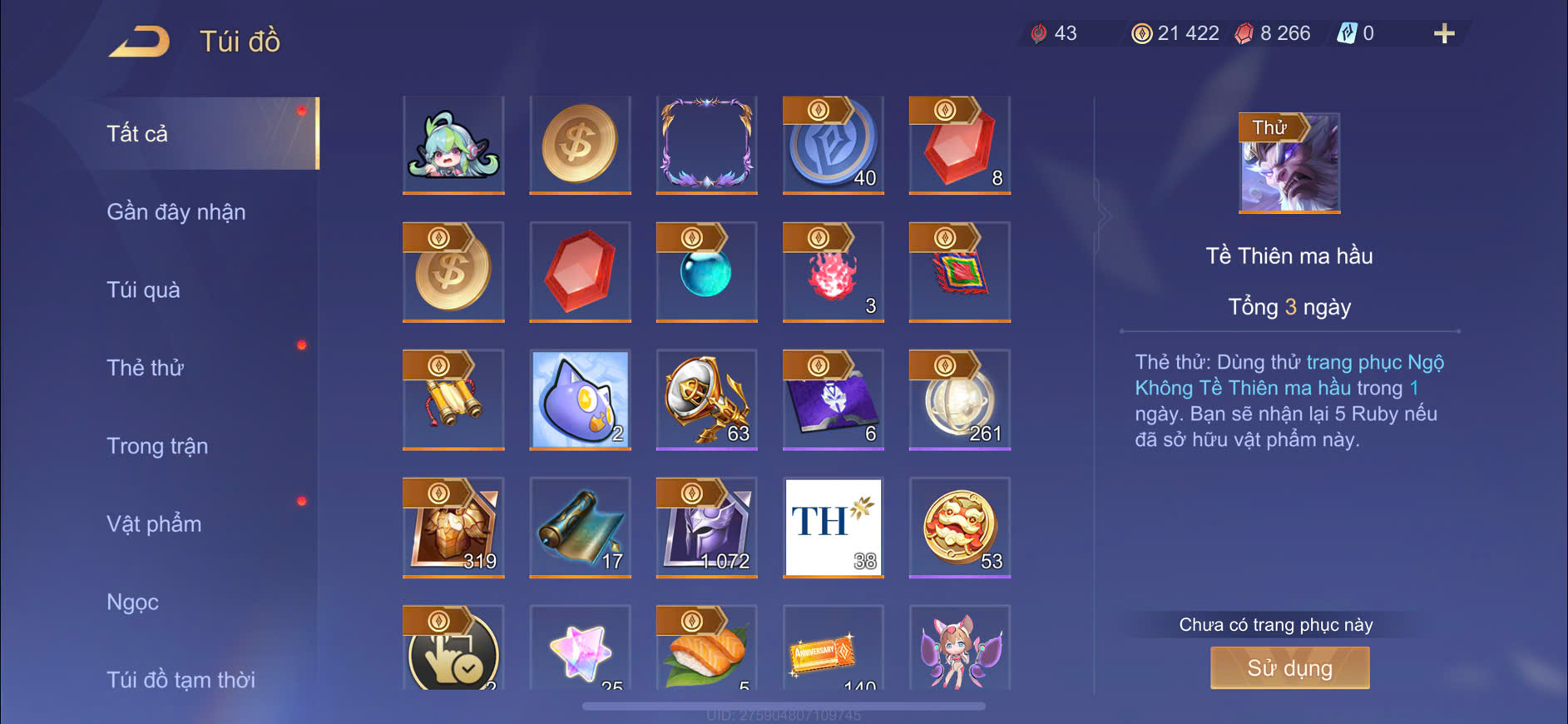
Task: Switch to the Tất cả tab
Action: [138, 134]
